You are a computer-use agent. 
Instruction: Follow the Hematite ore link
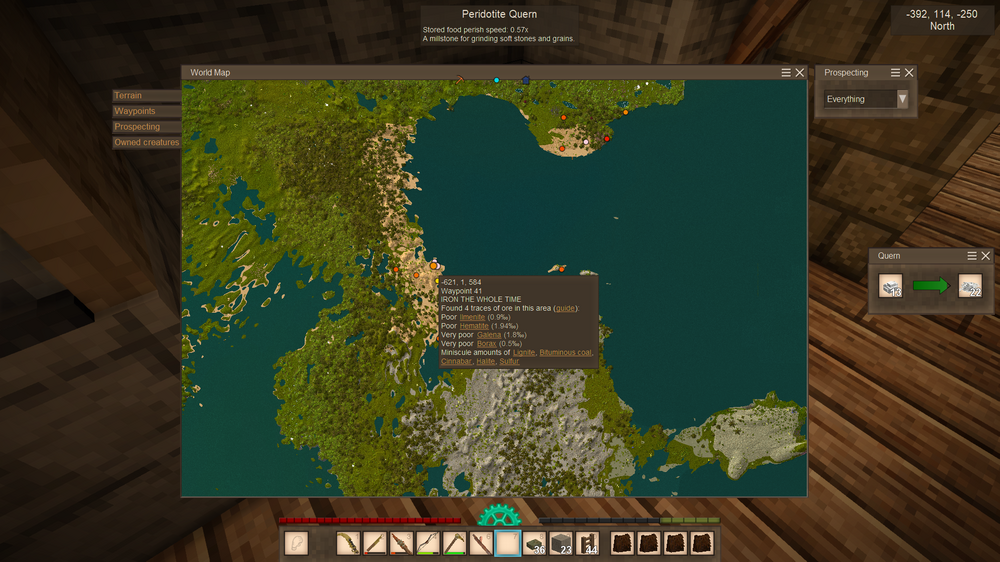tap(474, 326)
